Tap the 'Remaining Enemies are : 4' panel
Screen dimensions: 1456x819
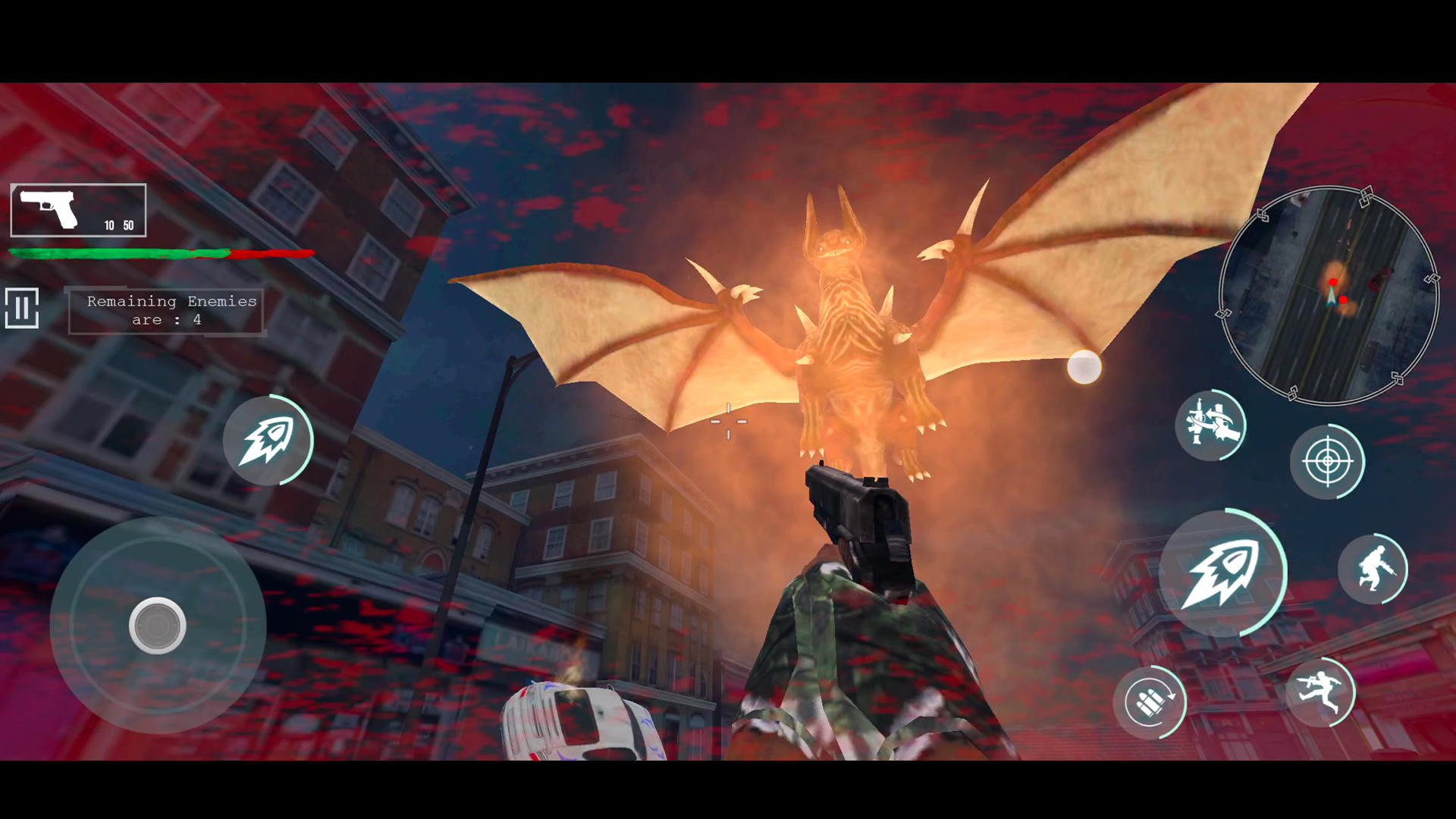point(165,310)
